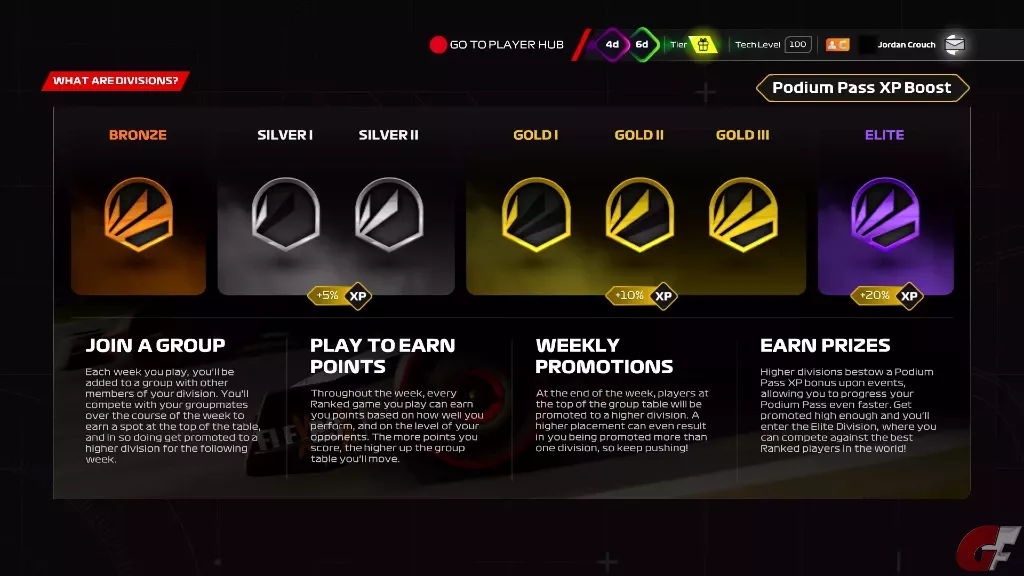Click the green 6d timer badge
Screen dimensions: 1024x576
642,44
